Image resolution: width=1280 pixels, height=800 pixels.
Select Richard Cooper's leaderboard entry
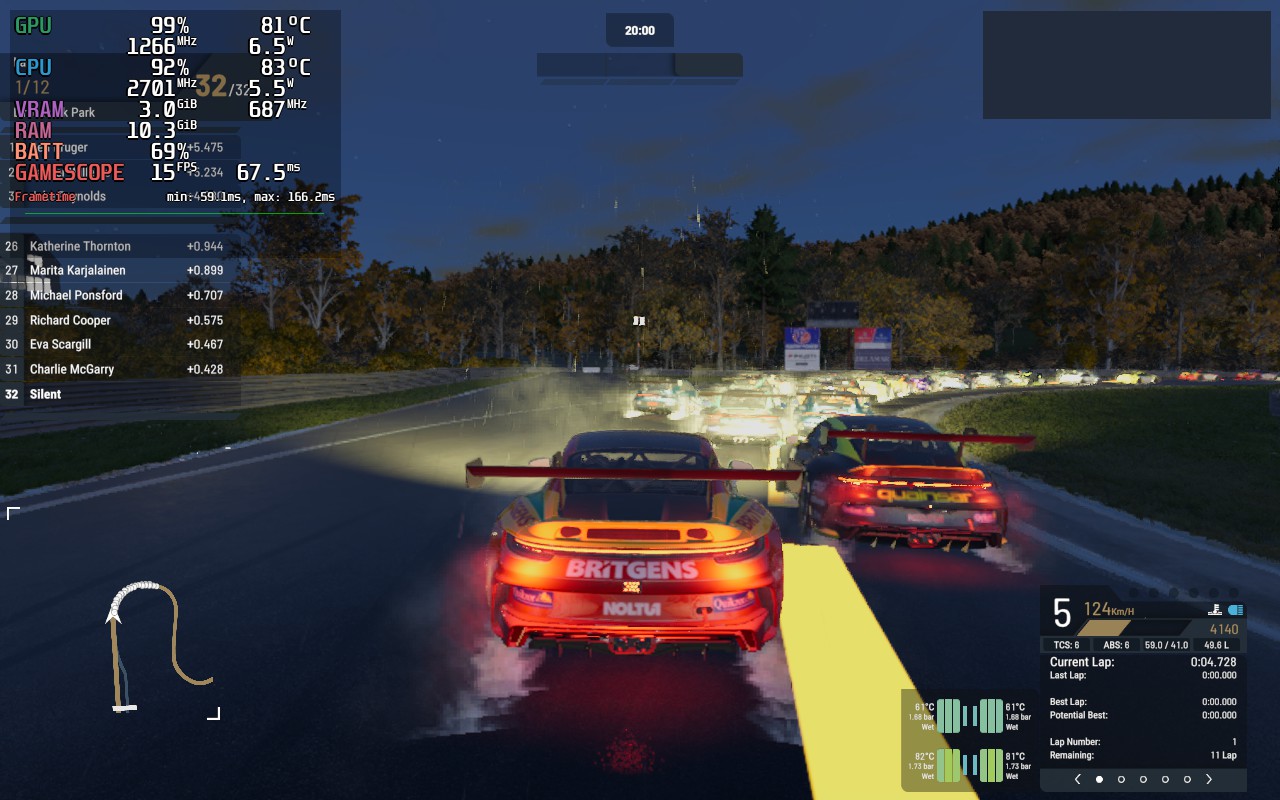pyautogui.click(x=70, y=321)
